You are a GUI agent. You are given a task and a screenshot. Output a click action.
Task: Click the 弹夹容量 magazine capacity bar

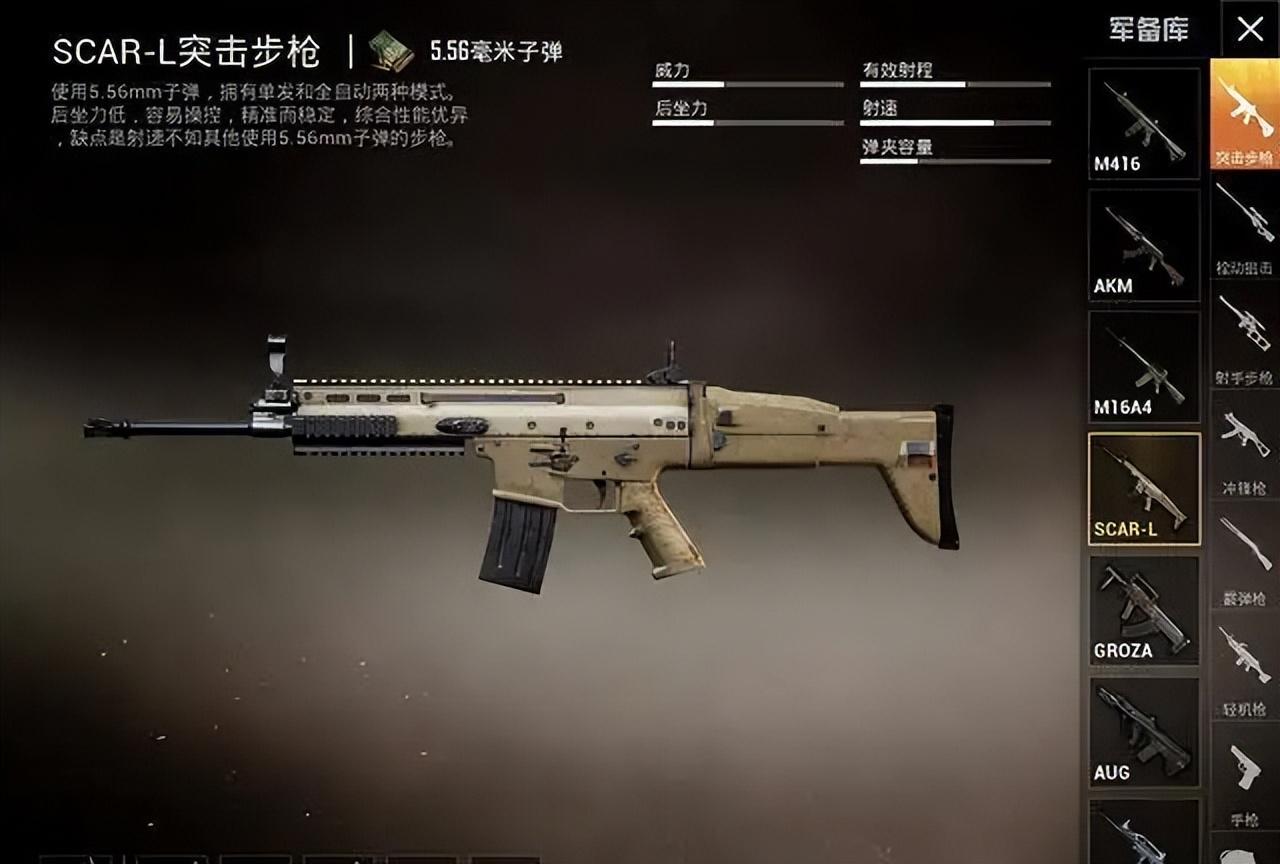point(955,163)
